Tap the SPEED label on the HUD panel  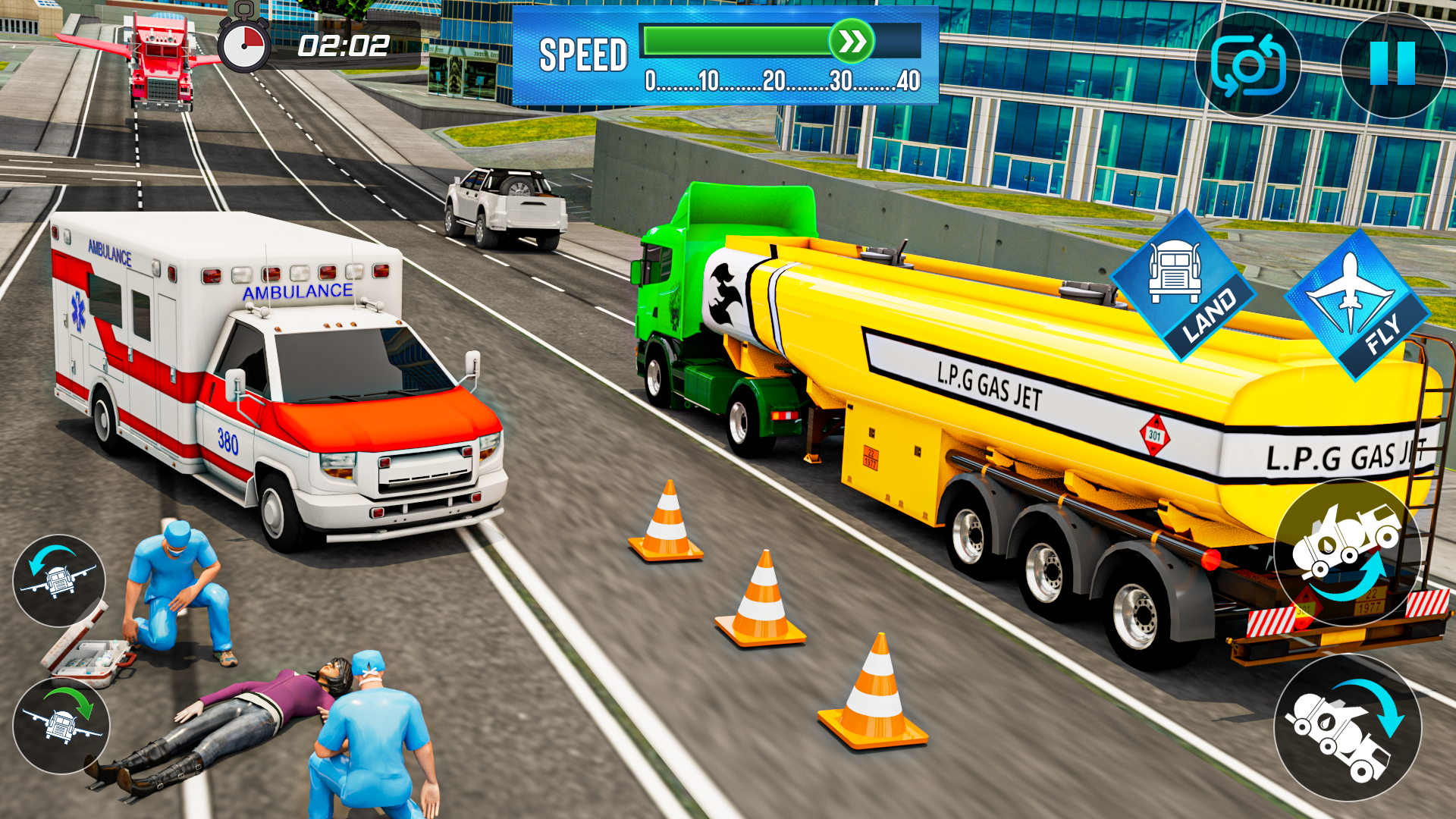tap(584, 53)
